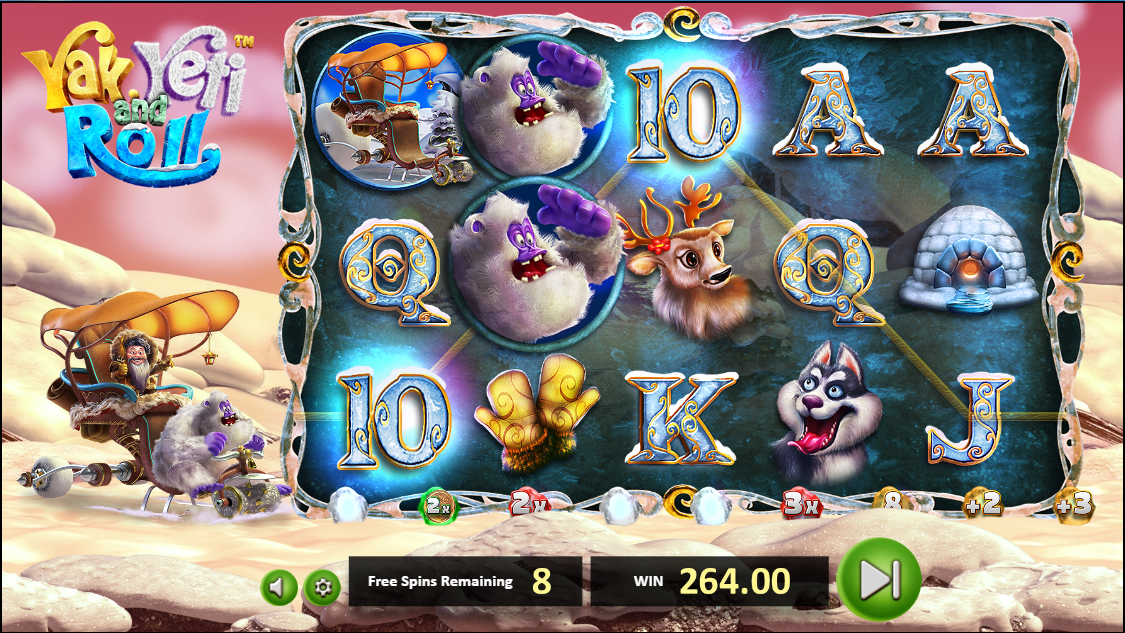
Task: Toggle the sound speaker icon
Action: coord(279,586)
